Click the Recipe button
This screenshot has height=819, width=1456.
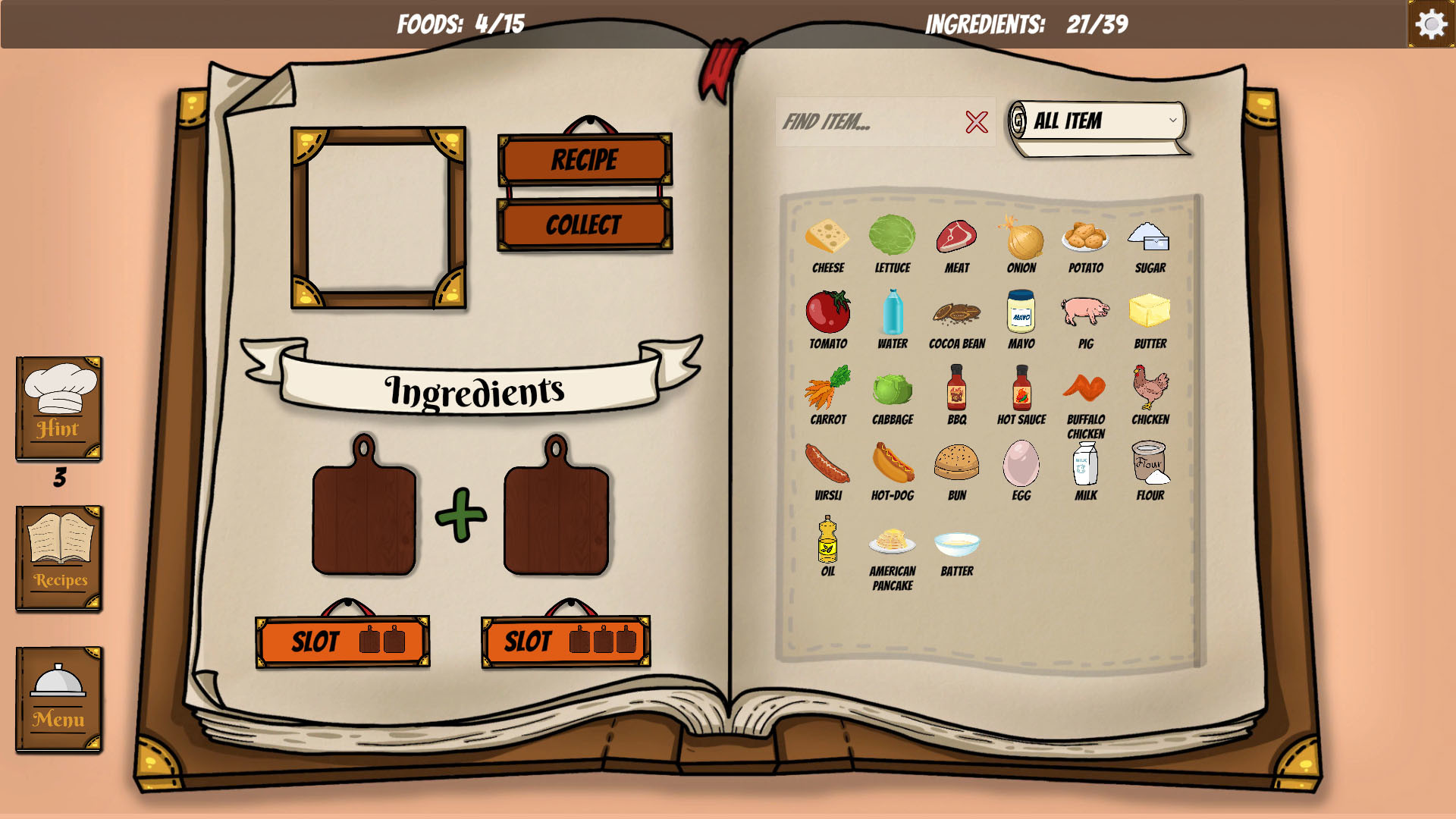pos(585,160)
